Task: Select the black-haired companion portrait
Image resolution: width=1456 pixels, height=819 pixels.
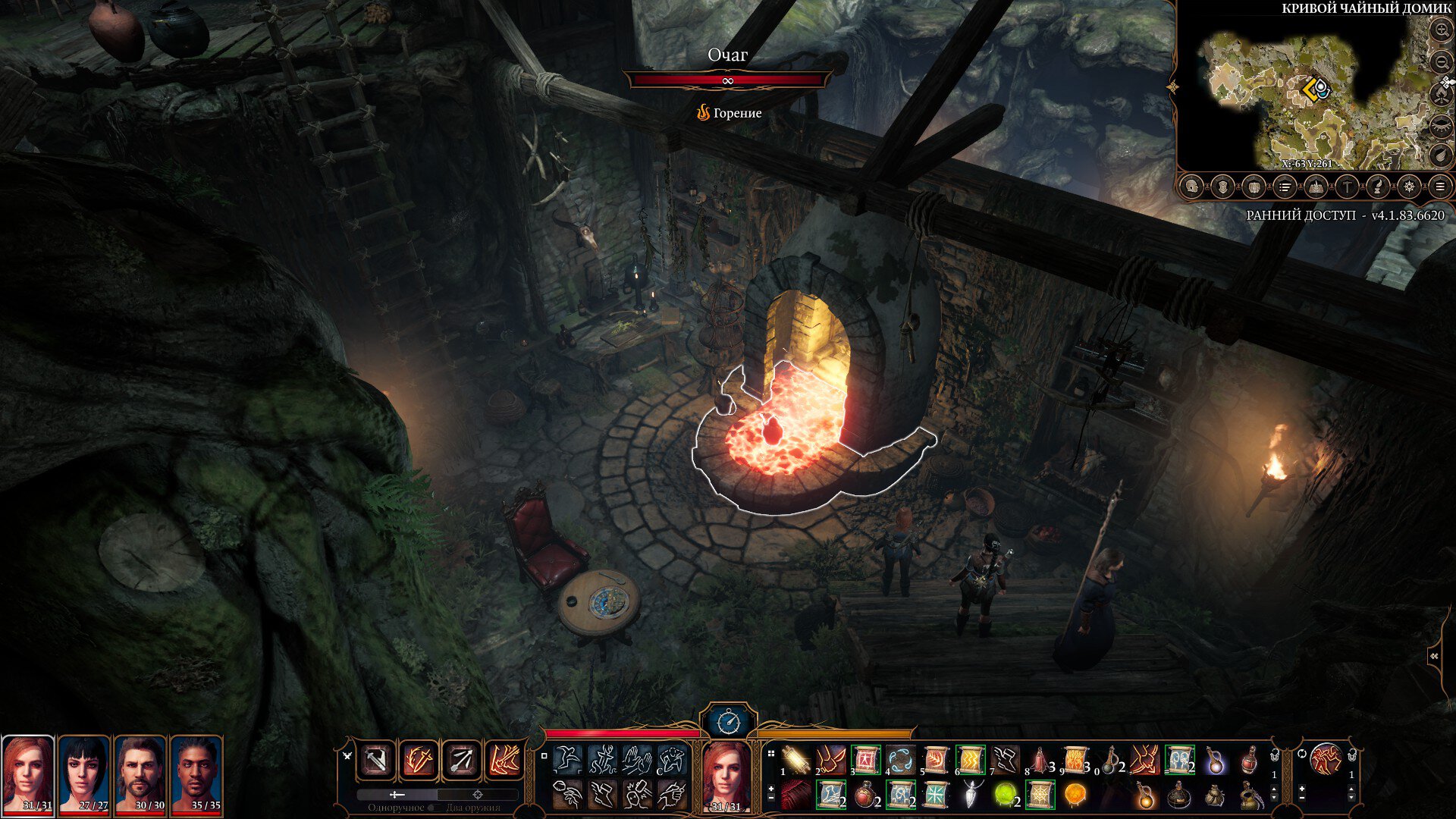Action: [x=84, y=775]
